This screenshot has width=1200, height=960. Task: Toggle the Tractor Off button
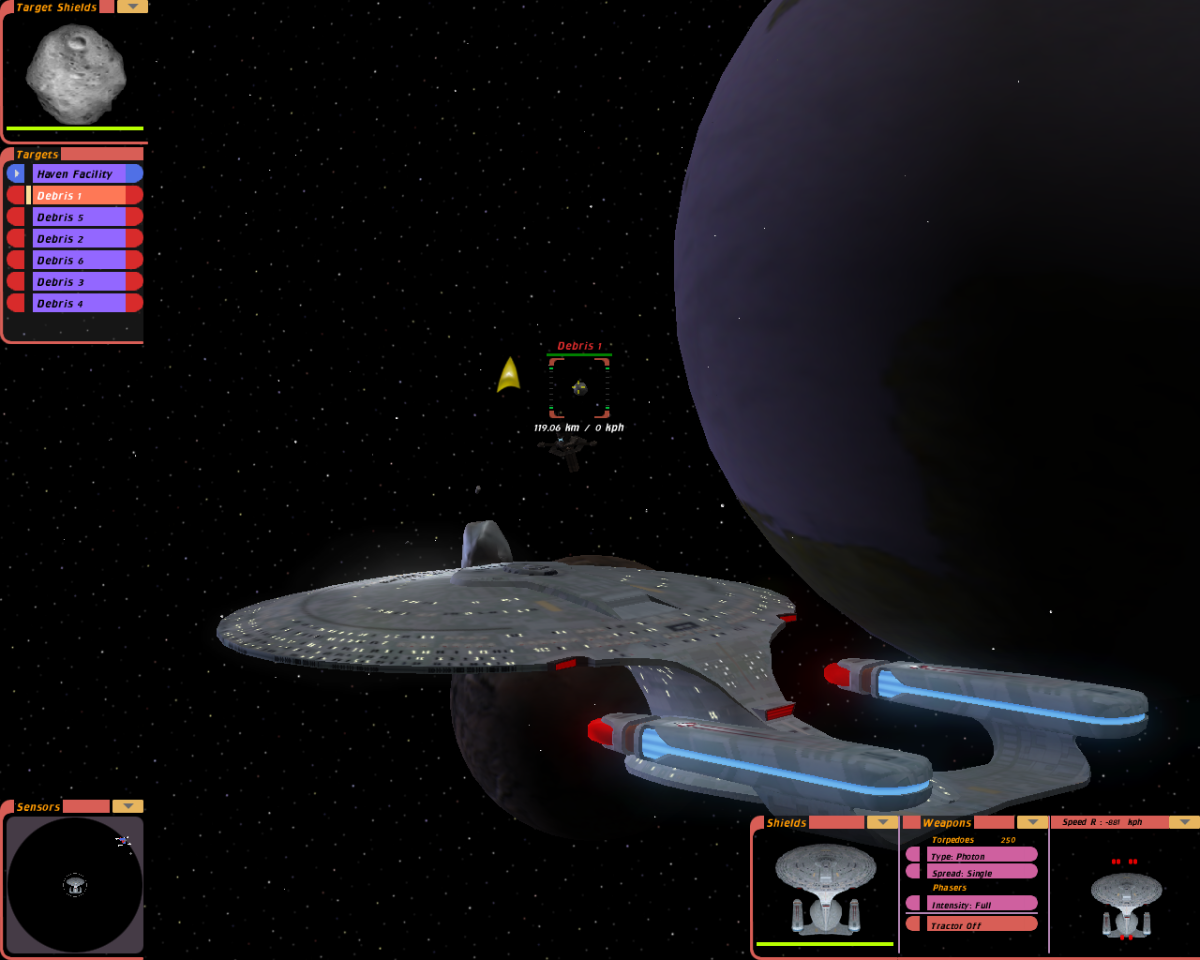(980, 925)
